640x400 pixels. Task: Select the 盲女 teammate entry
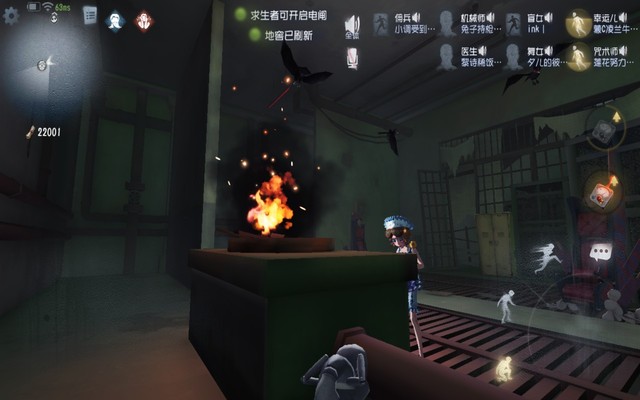530,23
